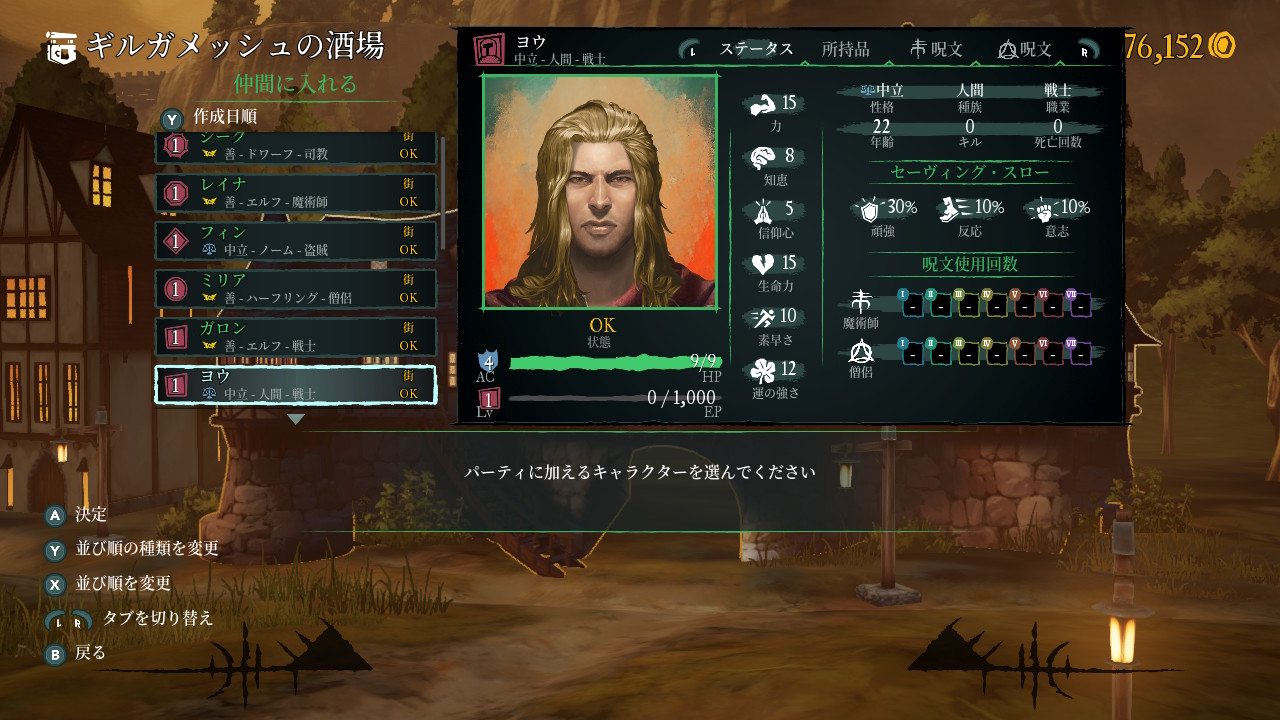Select ガロン the elf fighter
1280x720 pixels.
[x=295, y=336]
